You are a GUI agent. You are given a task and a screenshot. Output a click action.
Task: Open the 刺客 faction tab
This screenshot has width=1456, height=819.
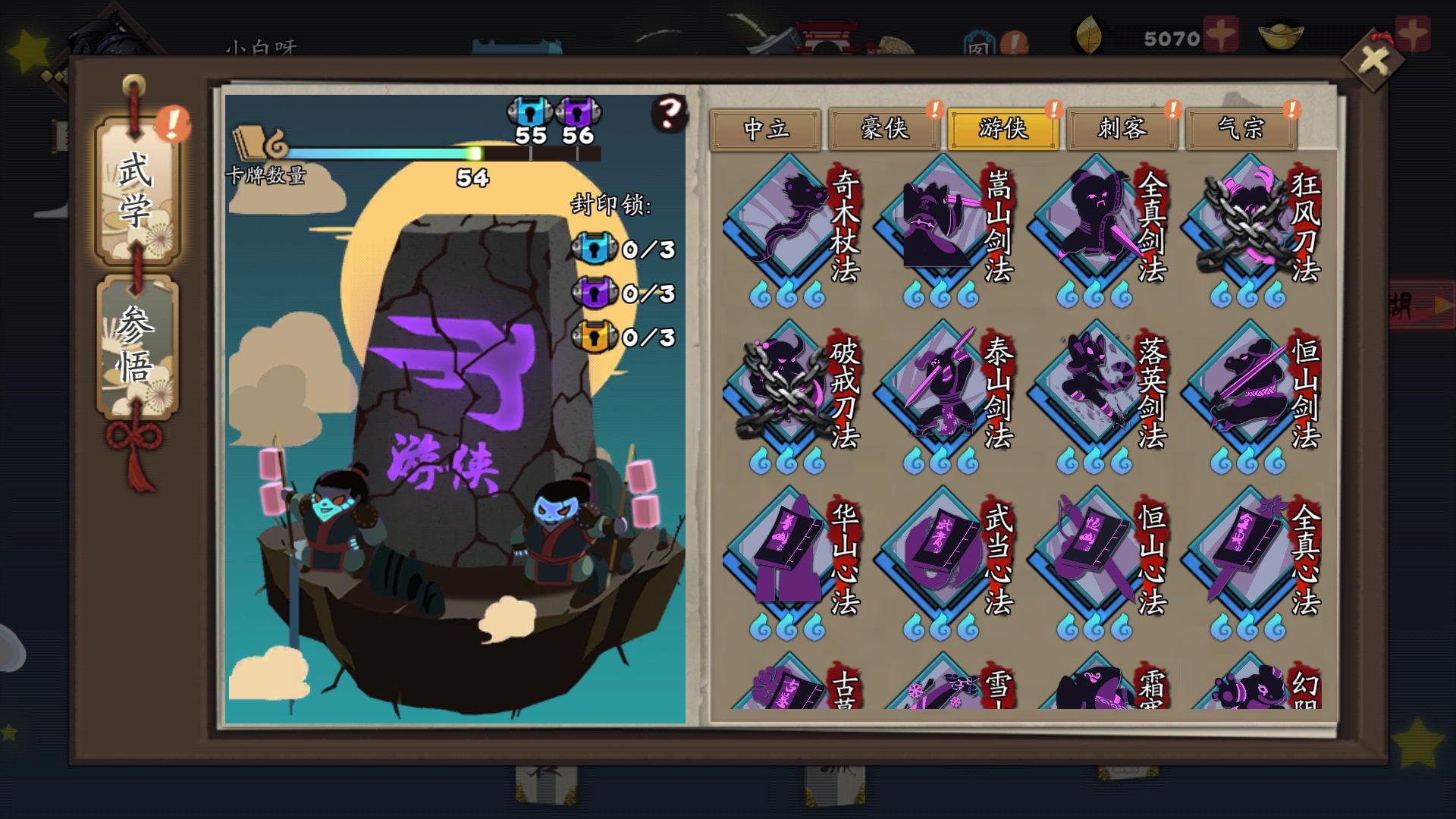(x=1121, y=129)
